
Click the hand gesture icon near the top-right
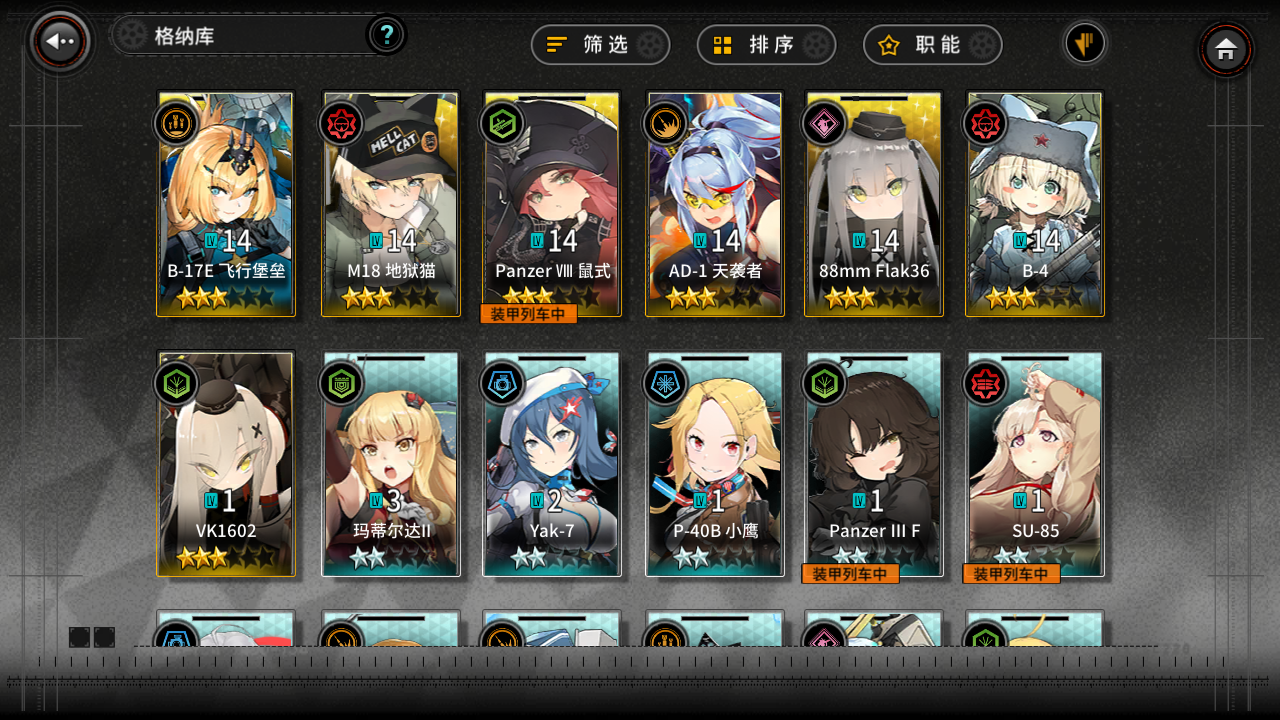pyautogui.click(x=1085, y=44)
